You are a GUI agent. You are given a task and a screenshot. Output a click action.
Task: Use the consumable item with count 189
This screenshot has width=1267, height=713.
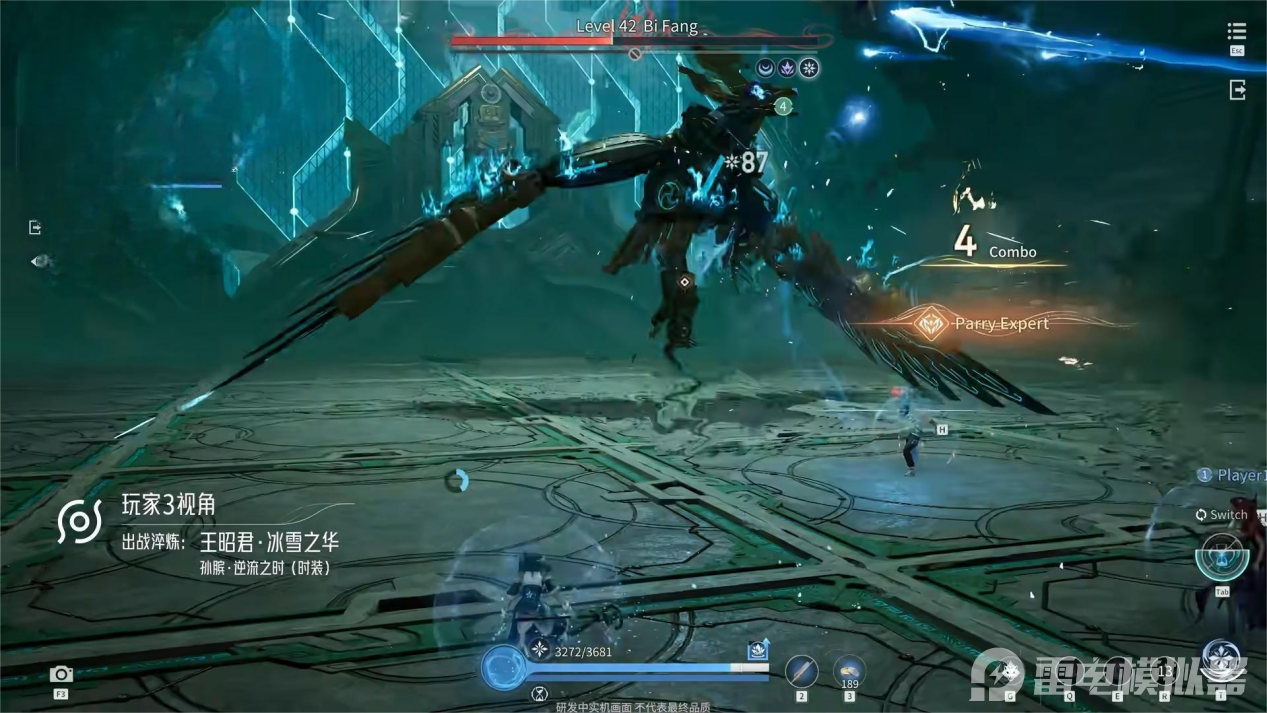click(849, 670)
